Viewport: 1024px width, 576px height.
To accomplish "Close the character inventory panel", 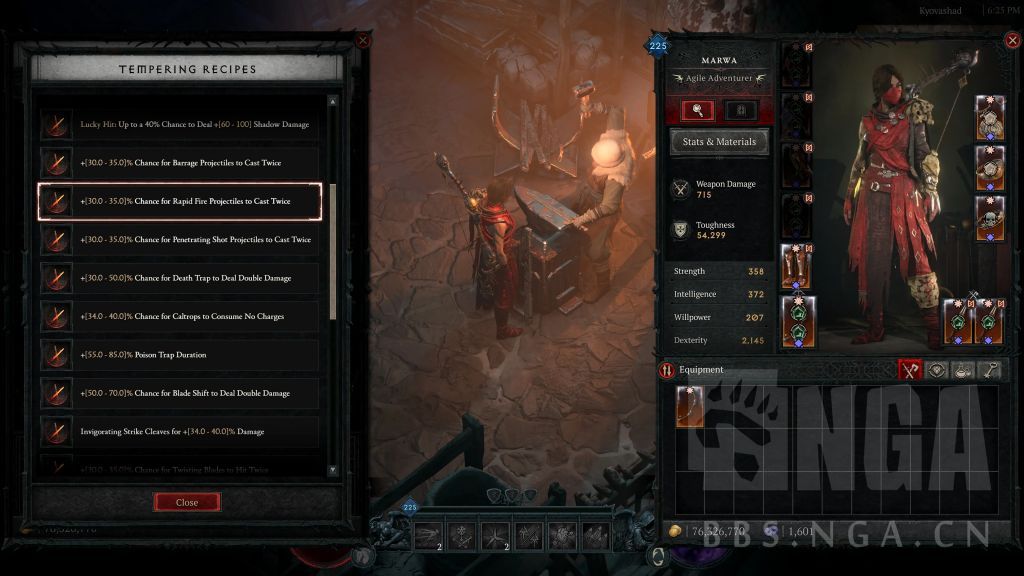I will tap(1011, 41).
